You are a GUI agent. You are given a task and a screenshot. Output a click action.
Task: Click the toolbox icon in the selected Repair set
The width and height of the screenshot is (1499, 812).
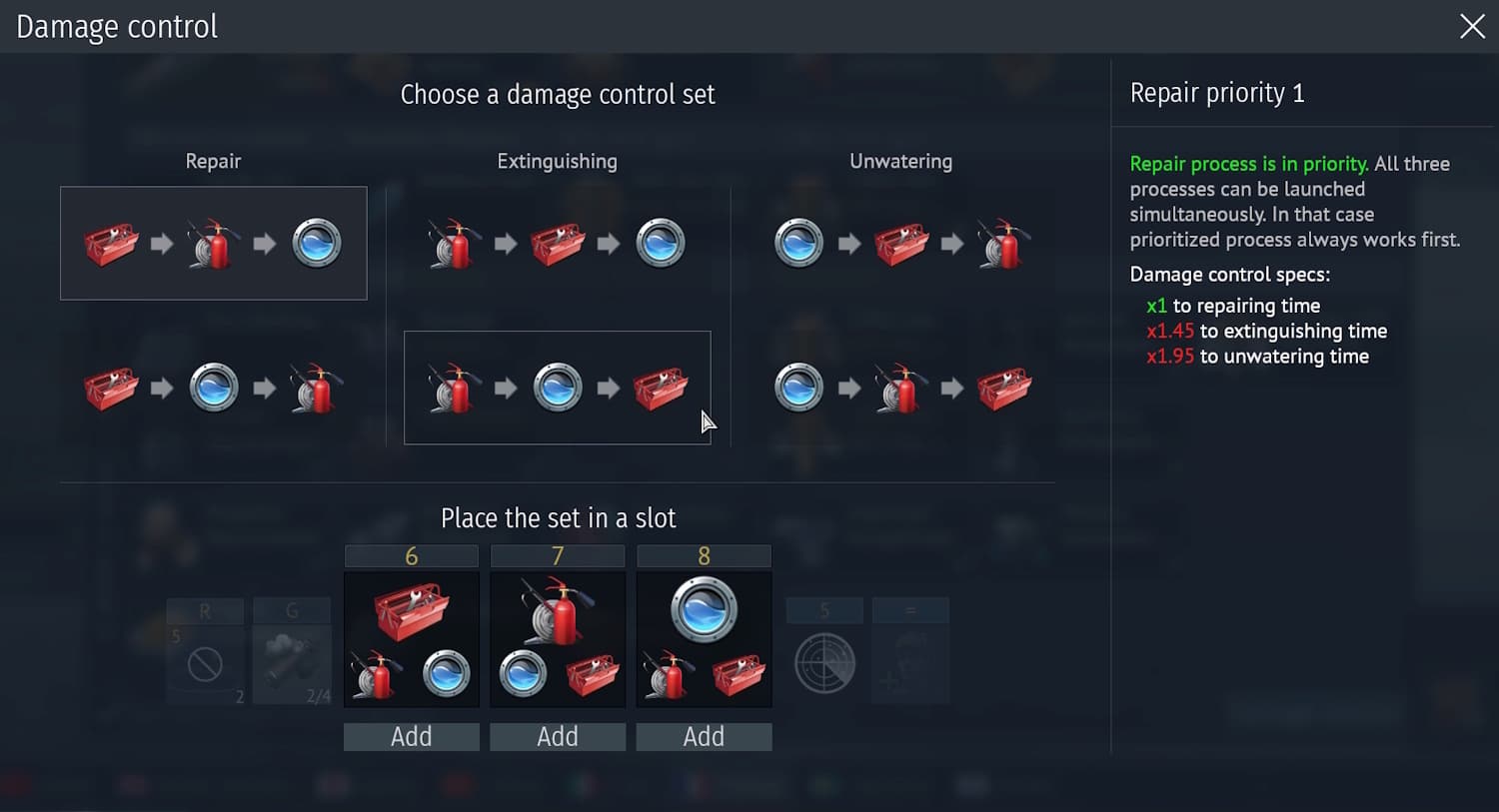coord(110,243)
